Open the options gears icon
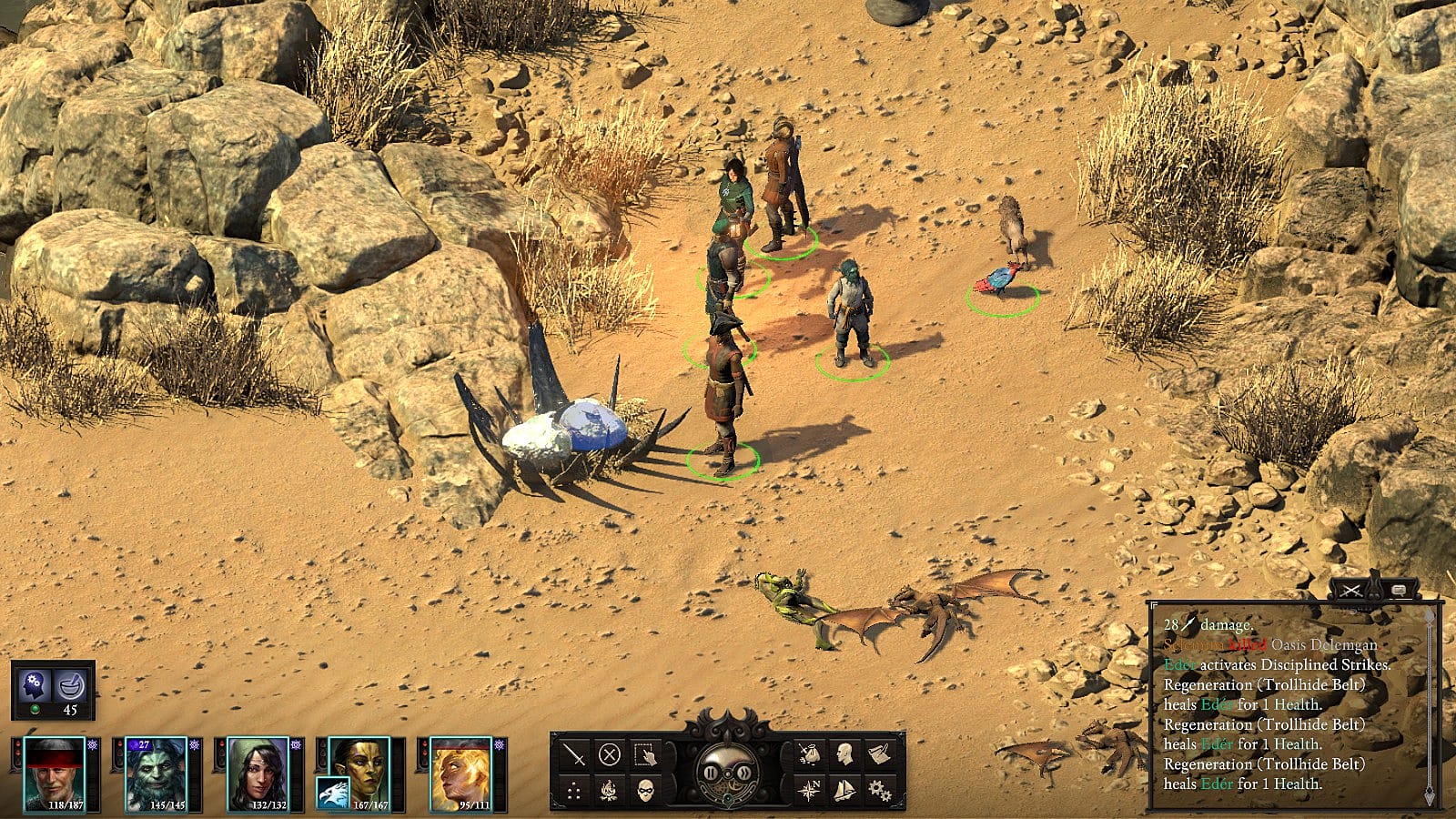Screen dimensions: 1456x819 [x=879, y=790]
